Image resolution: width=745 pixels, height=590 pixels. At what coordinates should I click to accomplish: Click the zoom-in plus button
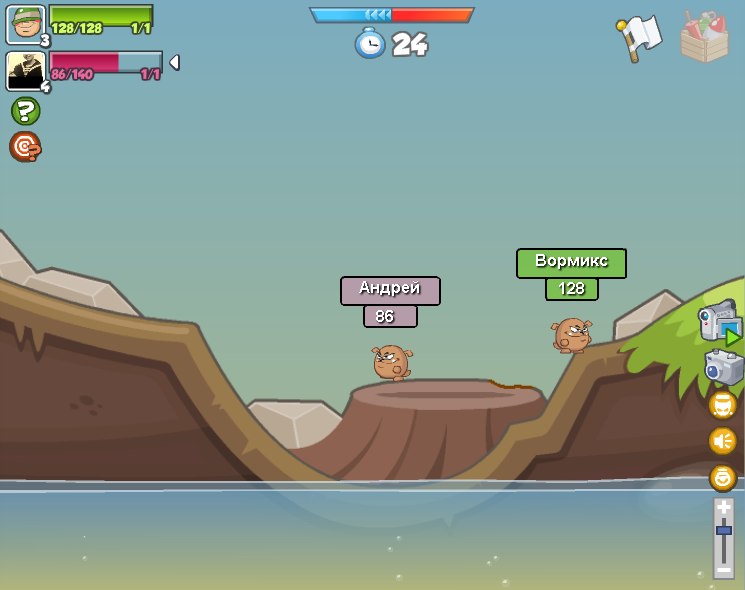pos(724,508)
